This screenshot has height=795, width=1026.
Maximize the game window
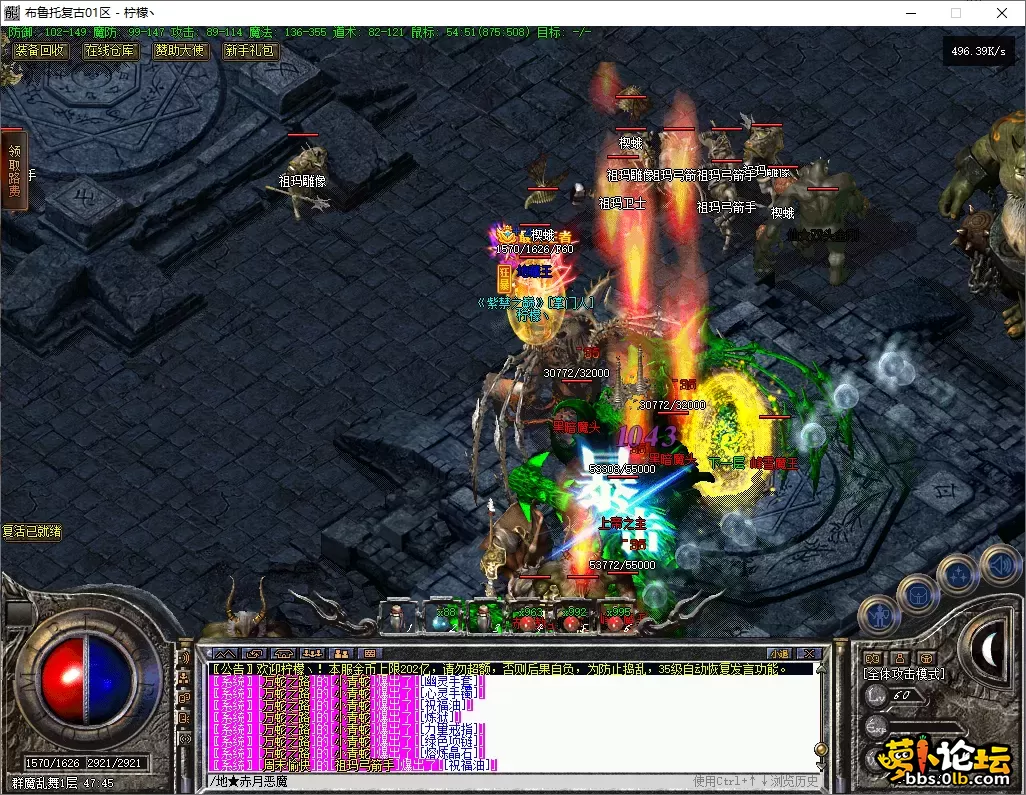[955, 13]
